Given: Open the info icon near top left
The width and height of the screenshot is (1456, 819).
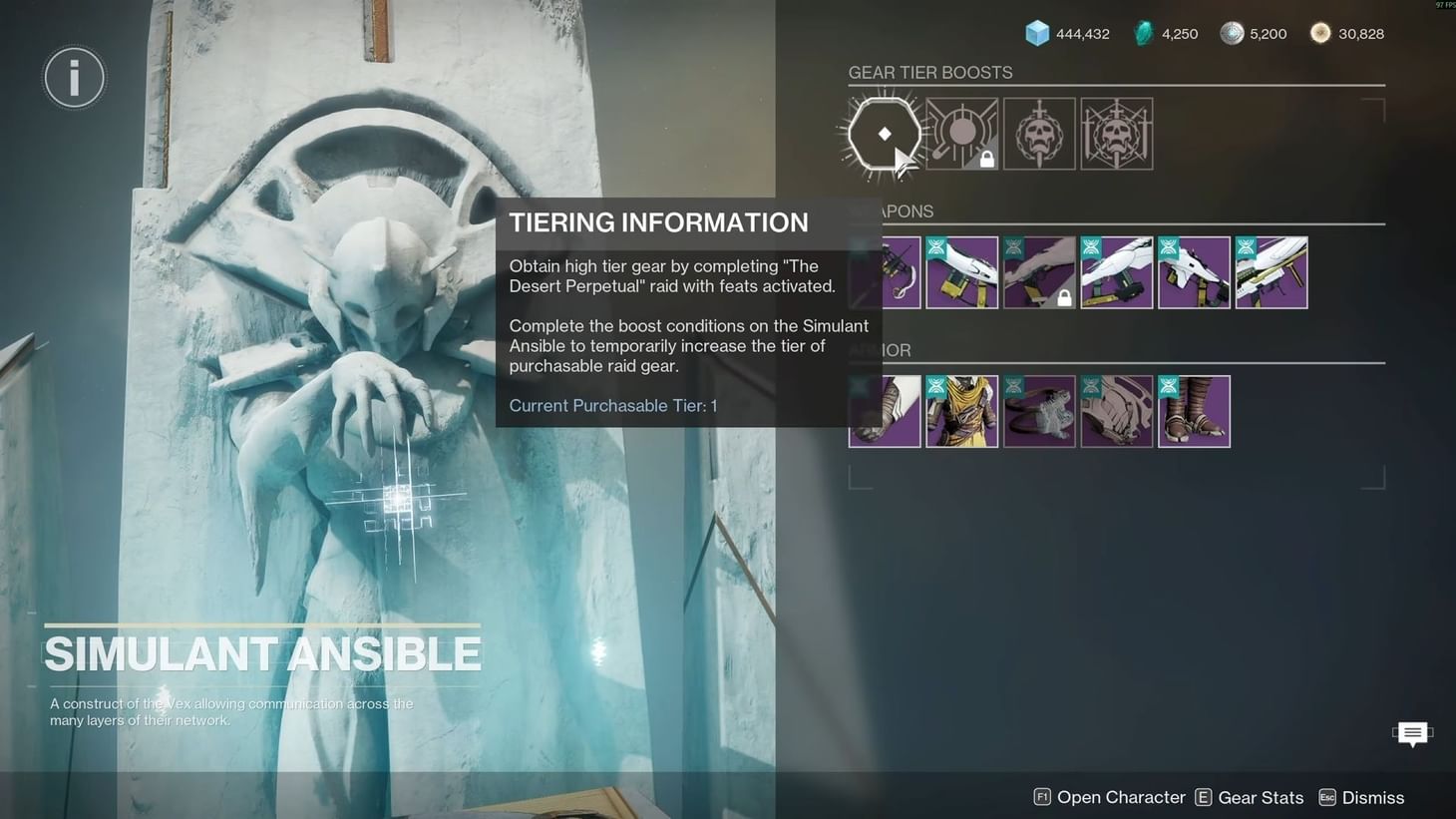Looking at the screenshot, I should tap(74, 77).
